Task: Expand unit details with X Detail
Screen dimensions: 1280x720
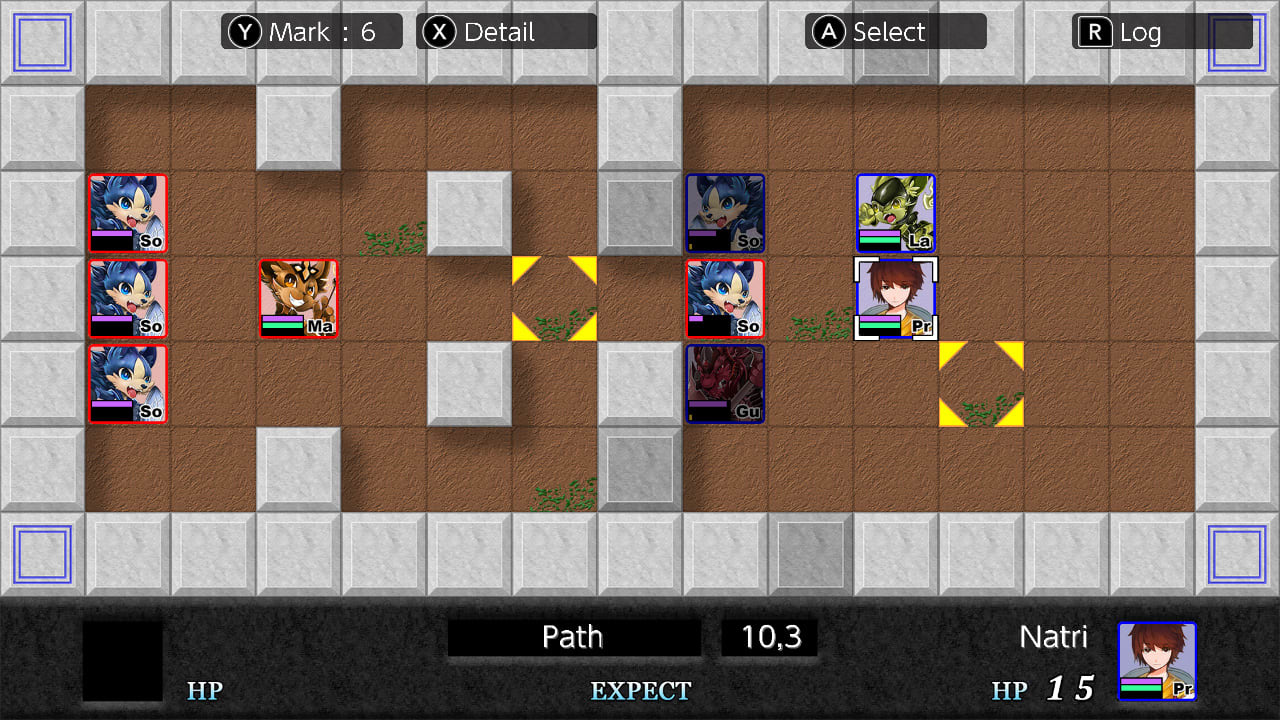Action: (x=505, y=31)
